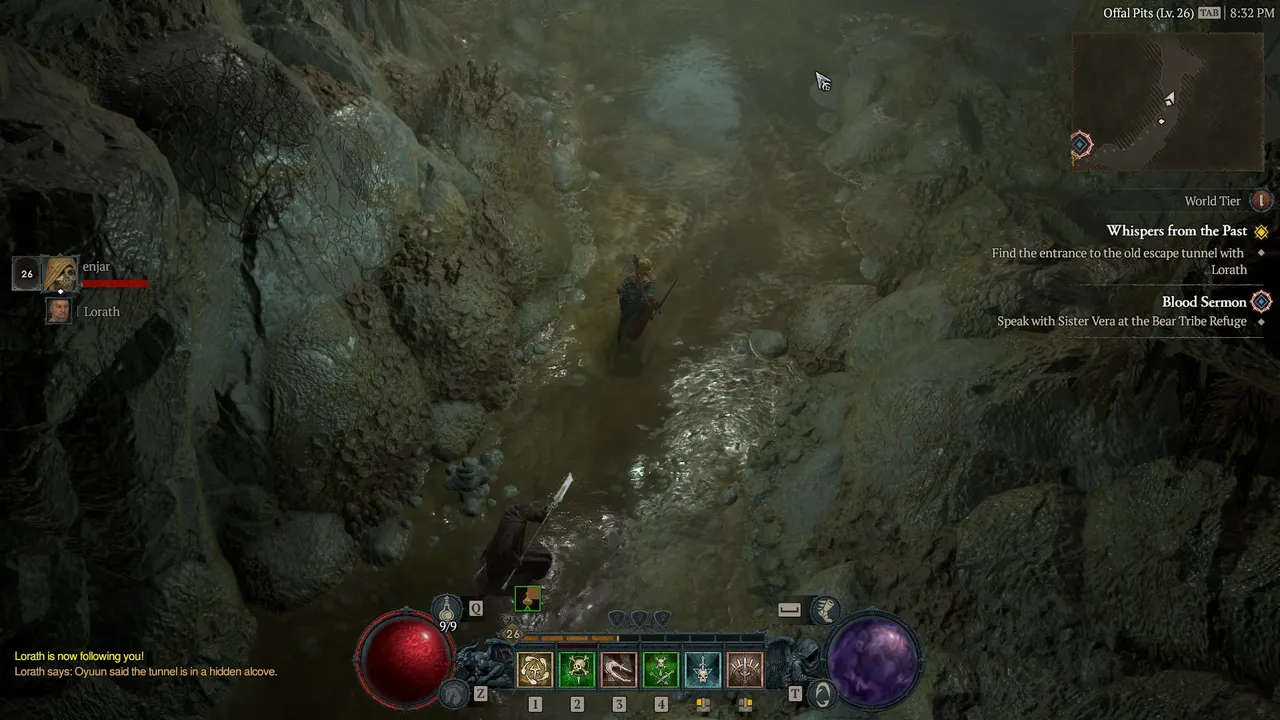Summon the mount using the horse icon

coord(455,692)
